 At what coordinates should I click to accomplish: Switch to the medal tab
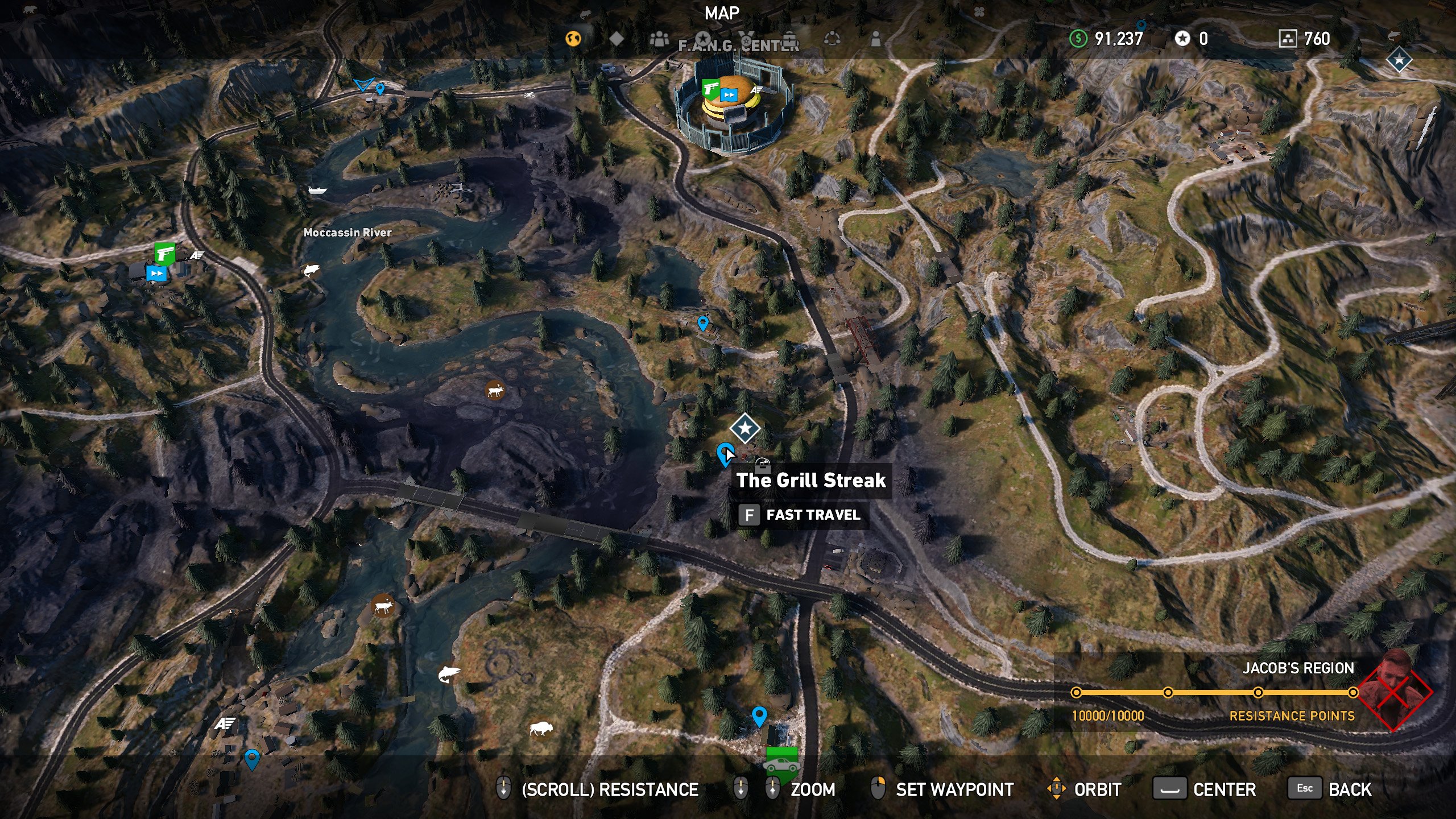tap(746, 39)
